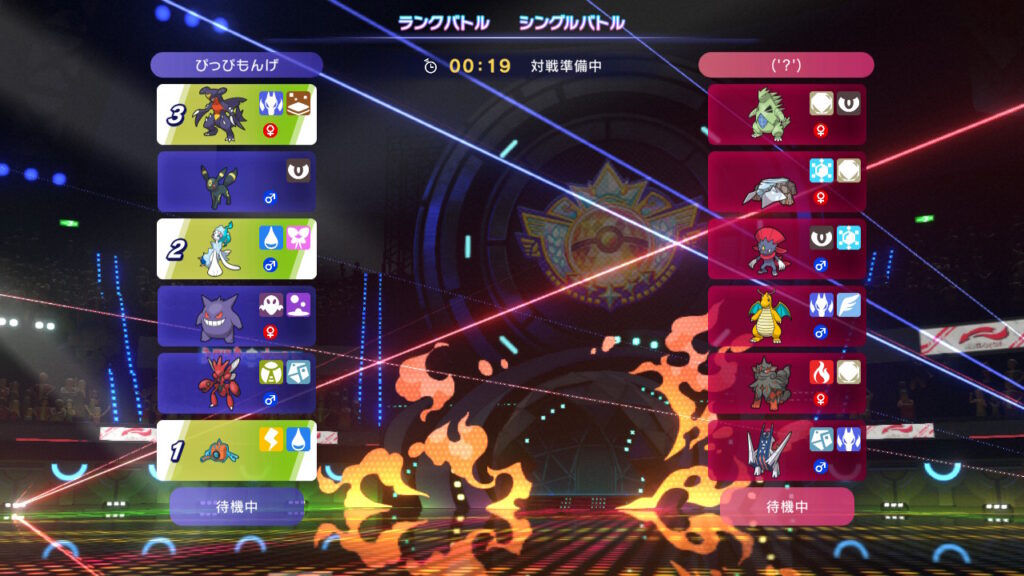Select the Gengar team card
The width and height of the screenshot is (1024, 576).
(x=237, y=316)
